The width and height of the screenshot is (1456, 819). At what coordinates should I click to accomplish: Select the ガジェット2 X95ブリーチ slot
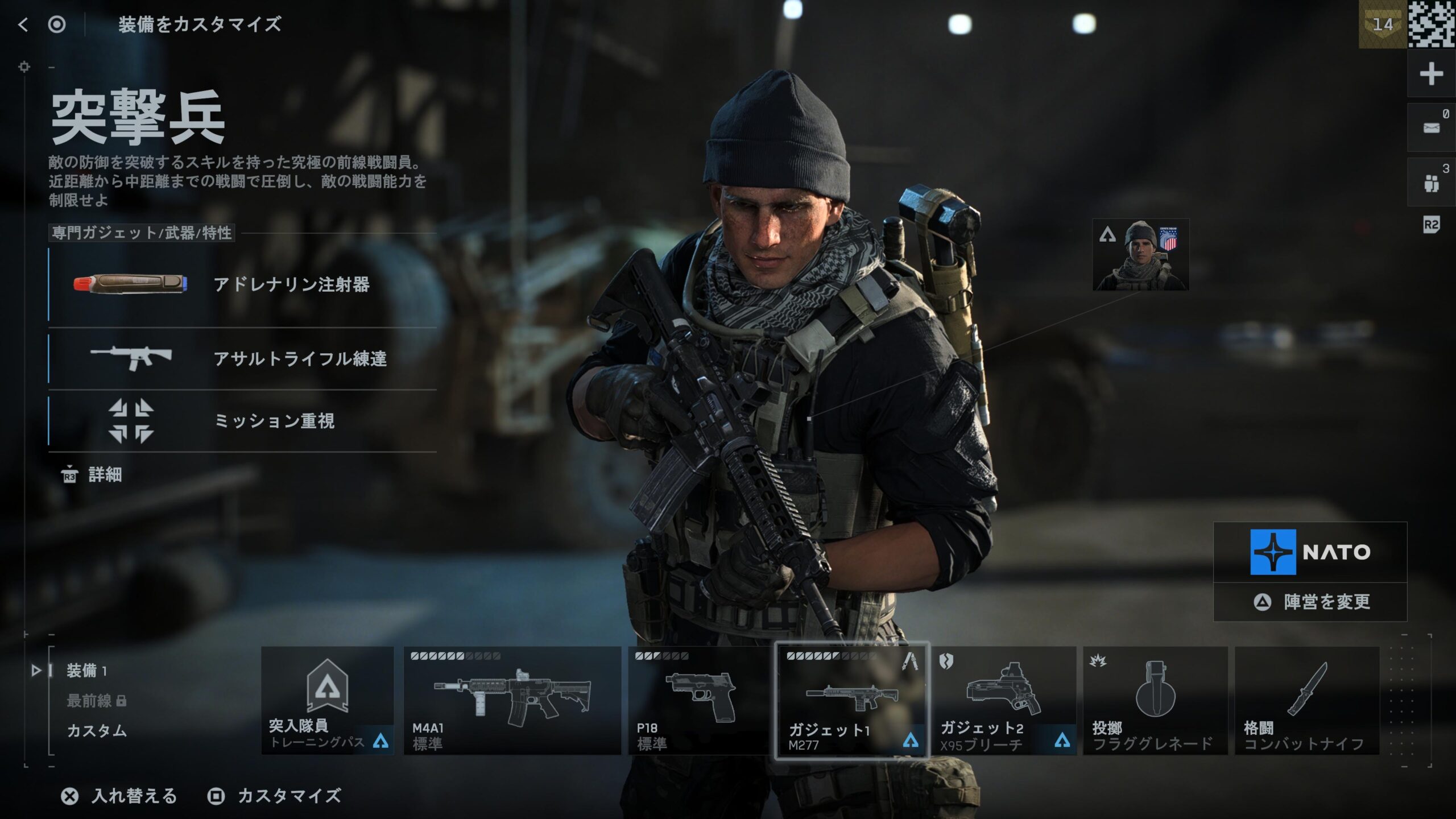(x=1004, y=701)
